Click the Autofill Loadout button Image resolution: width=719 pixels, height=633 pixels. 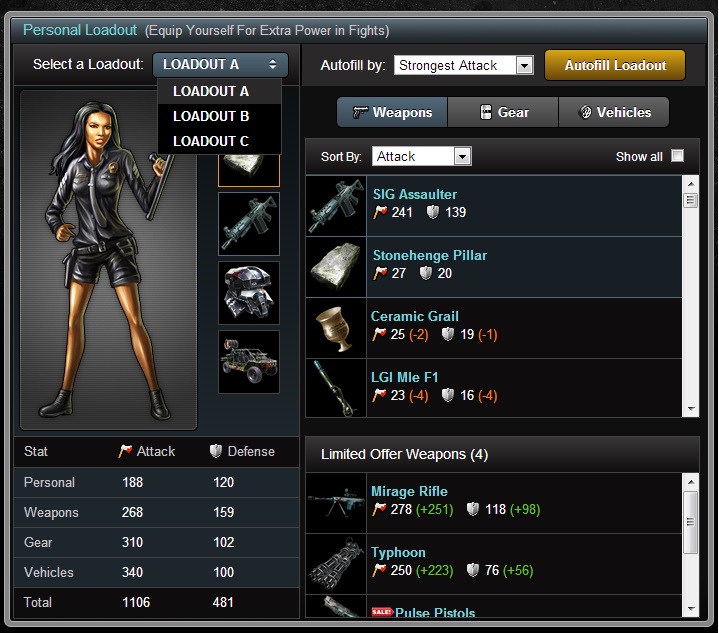[x=615, y=66]
